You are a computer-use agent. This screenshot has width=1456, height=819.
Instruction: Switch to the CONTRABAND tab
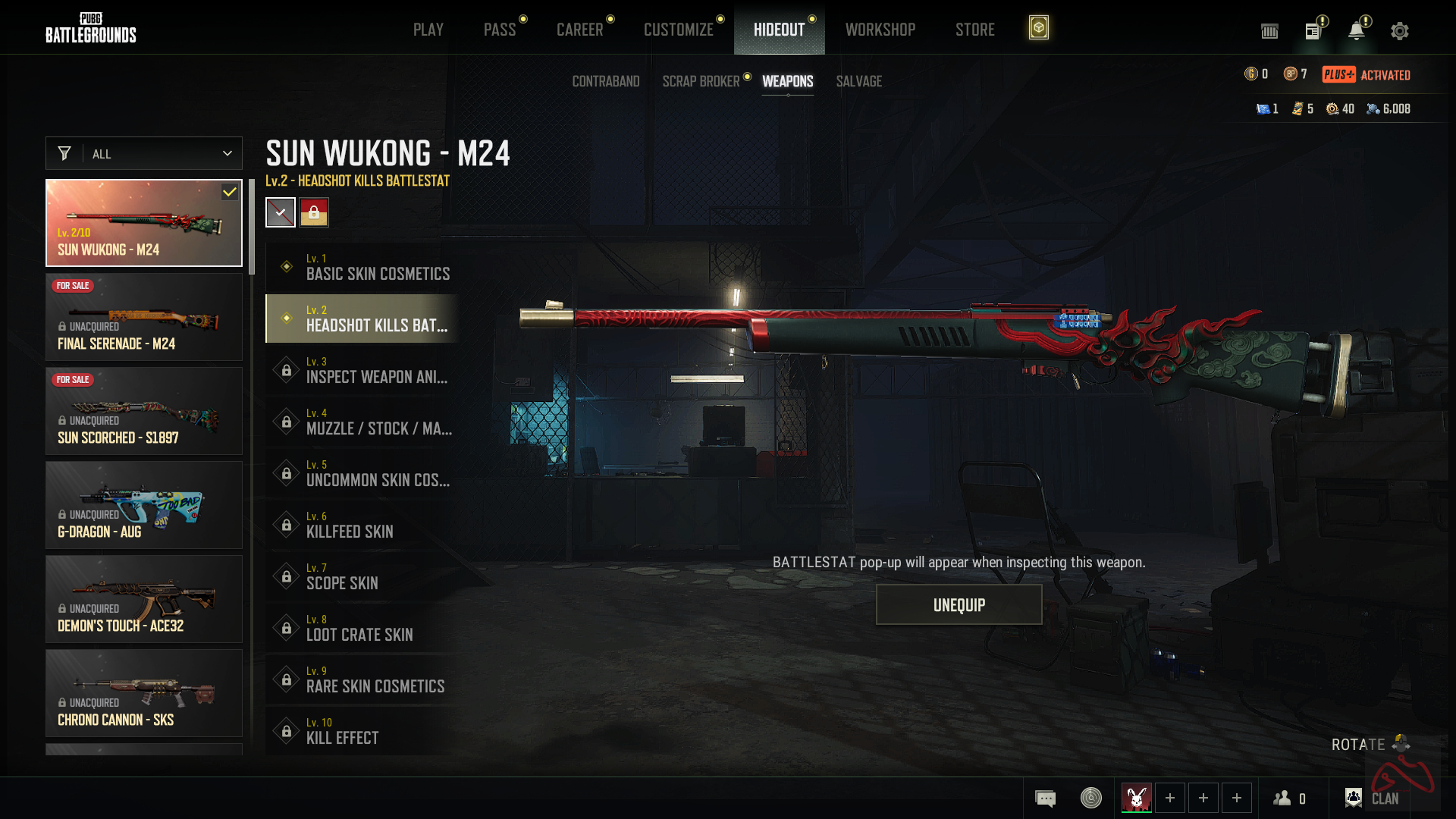(605, 81)
